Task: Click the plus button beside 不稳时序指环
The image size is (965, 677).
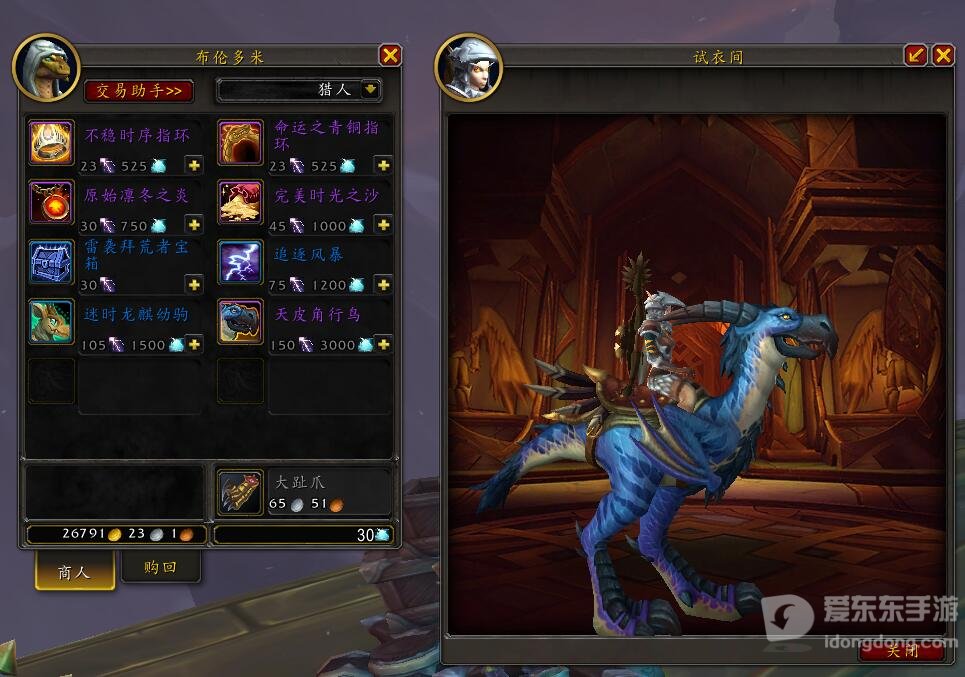Action: pyautogui.click(x=194, y=166)
